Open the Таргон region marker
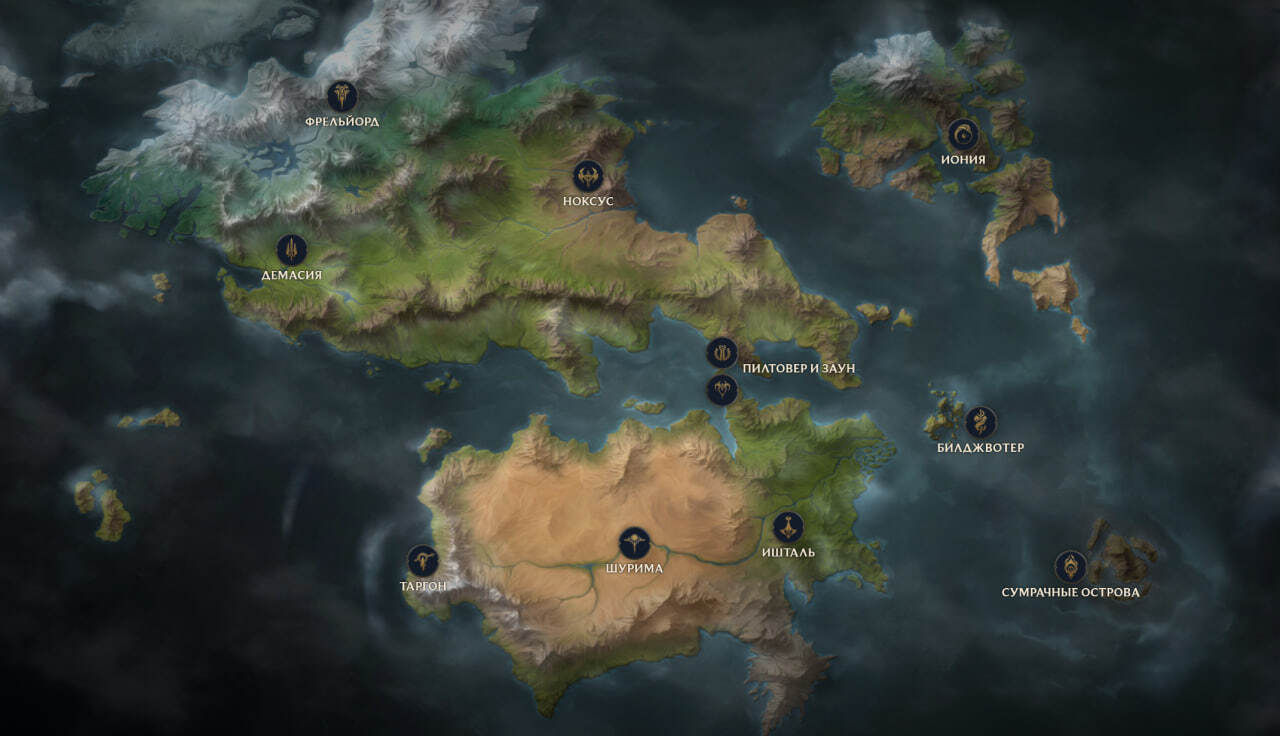 tap(423, 561)
